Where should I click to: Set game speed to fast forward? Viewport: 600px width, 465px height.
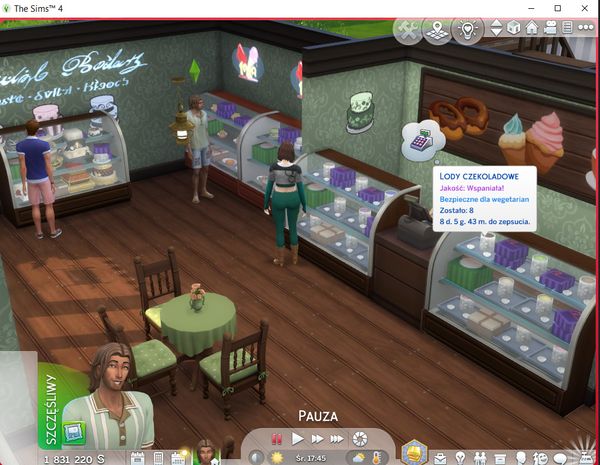coord(317,439)
